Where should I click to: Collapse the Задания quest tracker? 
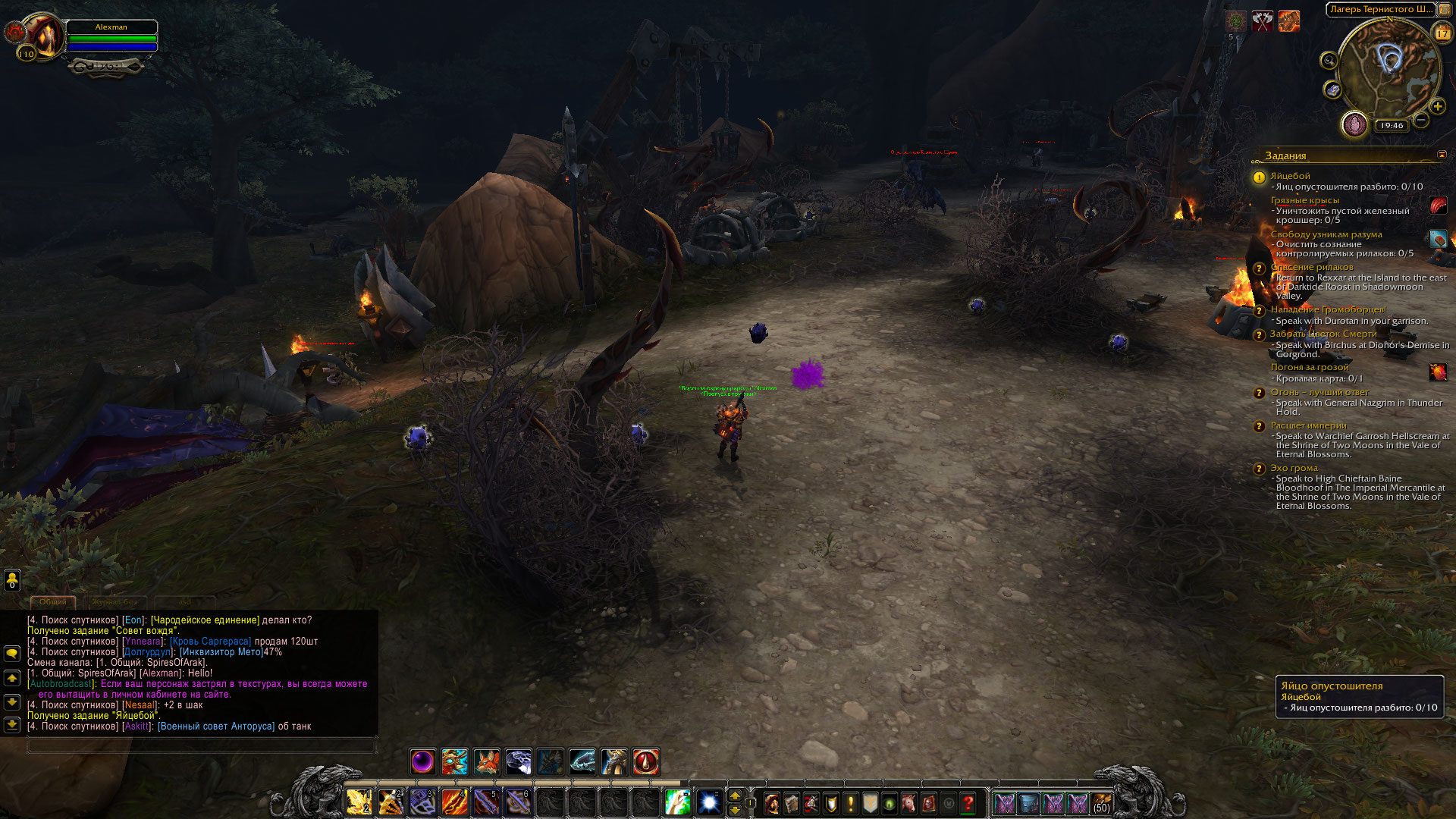point(1442,155)
